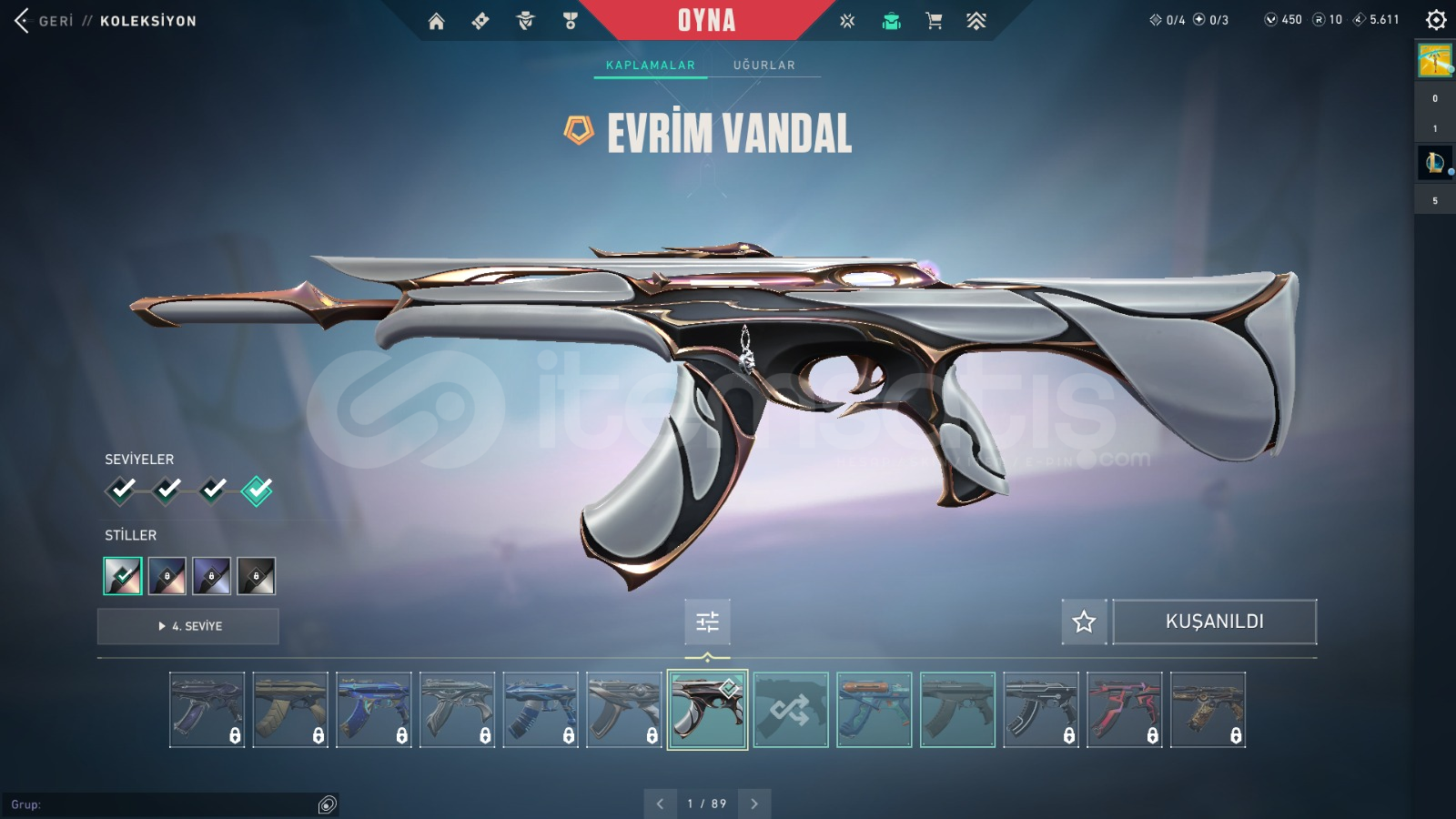Go to next page with right arrow

tap(753, 804)
